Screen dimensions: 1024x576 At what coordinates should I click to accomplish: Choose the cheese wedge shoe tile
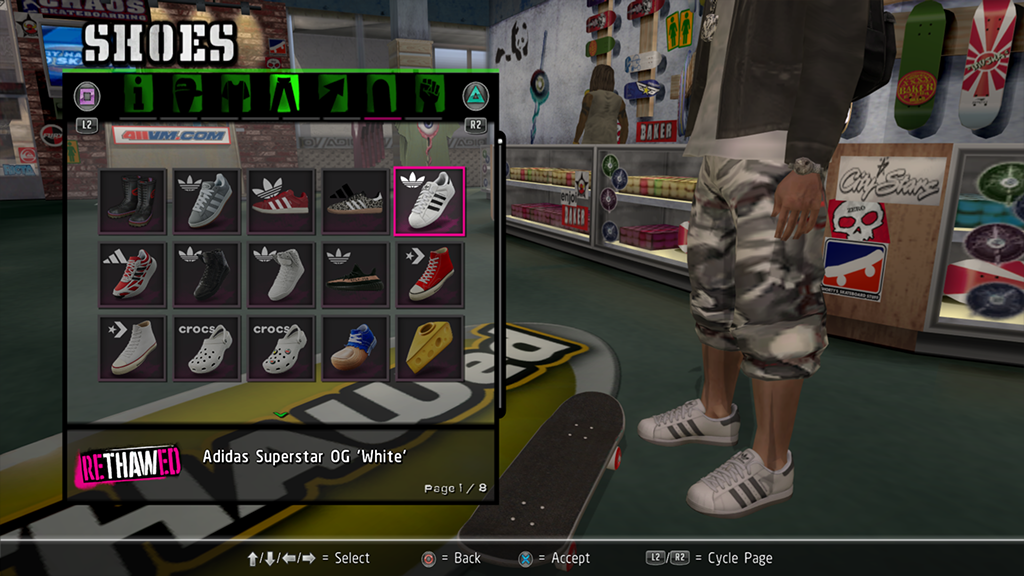click(x=429, y=348)
